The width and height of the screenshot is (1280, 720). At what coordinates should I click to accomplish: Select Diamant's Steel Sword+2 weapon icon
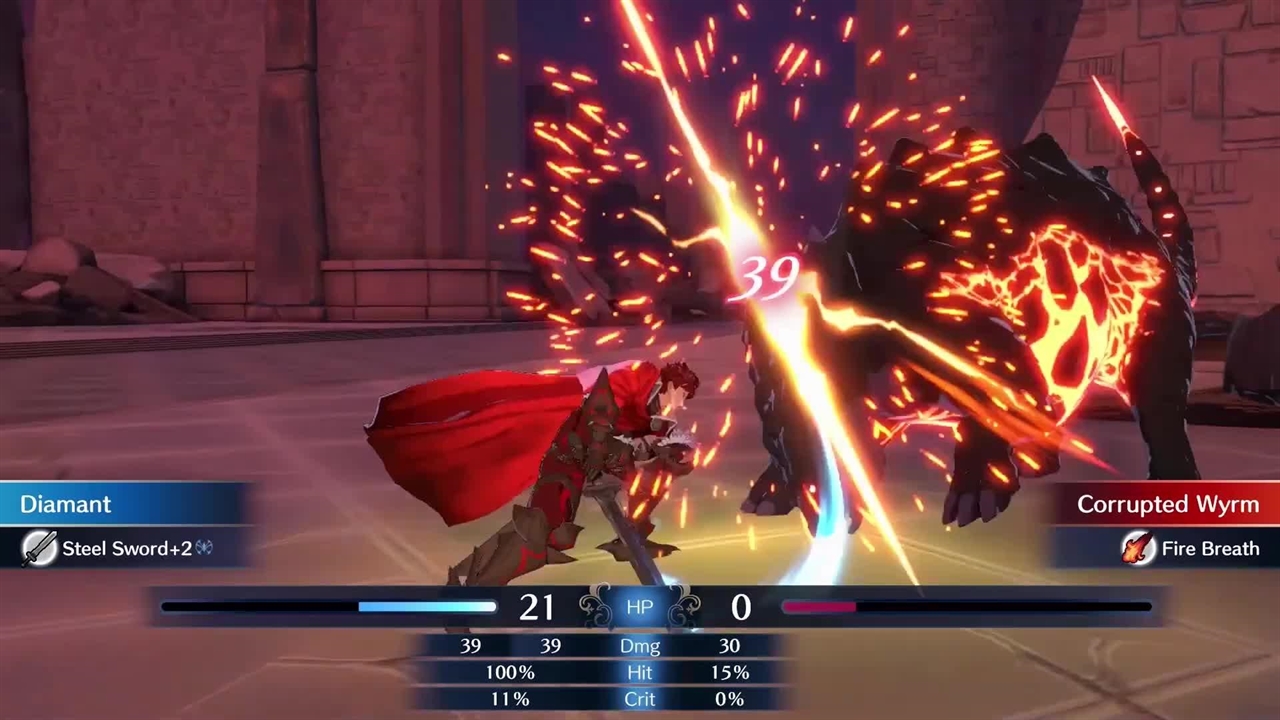pos(39,548)
